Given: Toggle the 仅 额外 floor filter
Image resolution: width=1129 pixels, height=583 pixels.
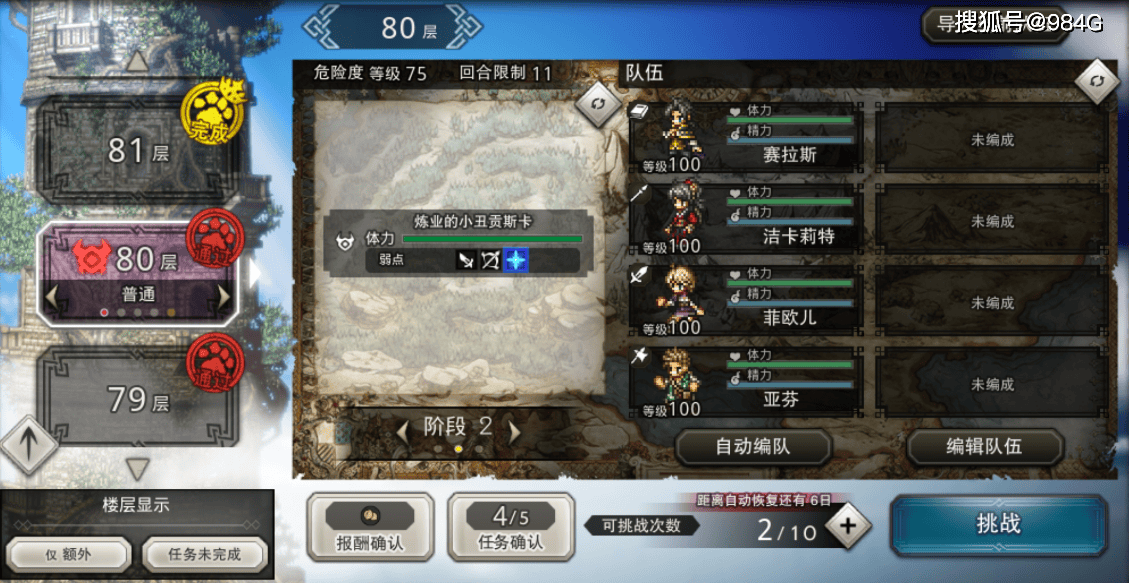Looking at the screenshot, I should (70, 554).
